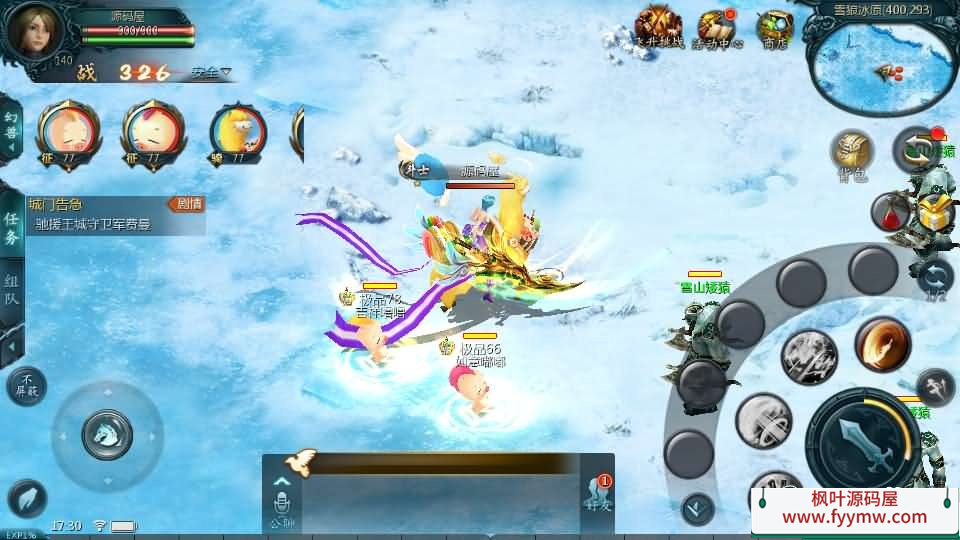Open the 安全 mode dropdown

point(211,72)
